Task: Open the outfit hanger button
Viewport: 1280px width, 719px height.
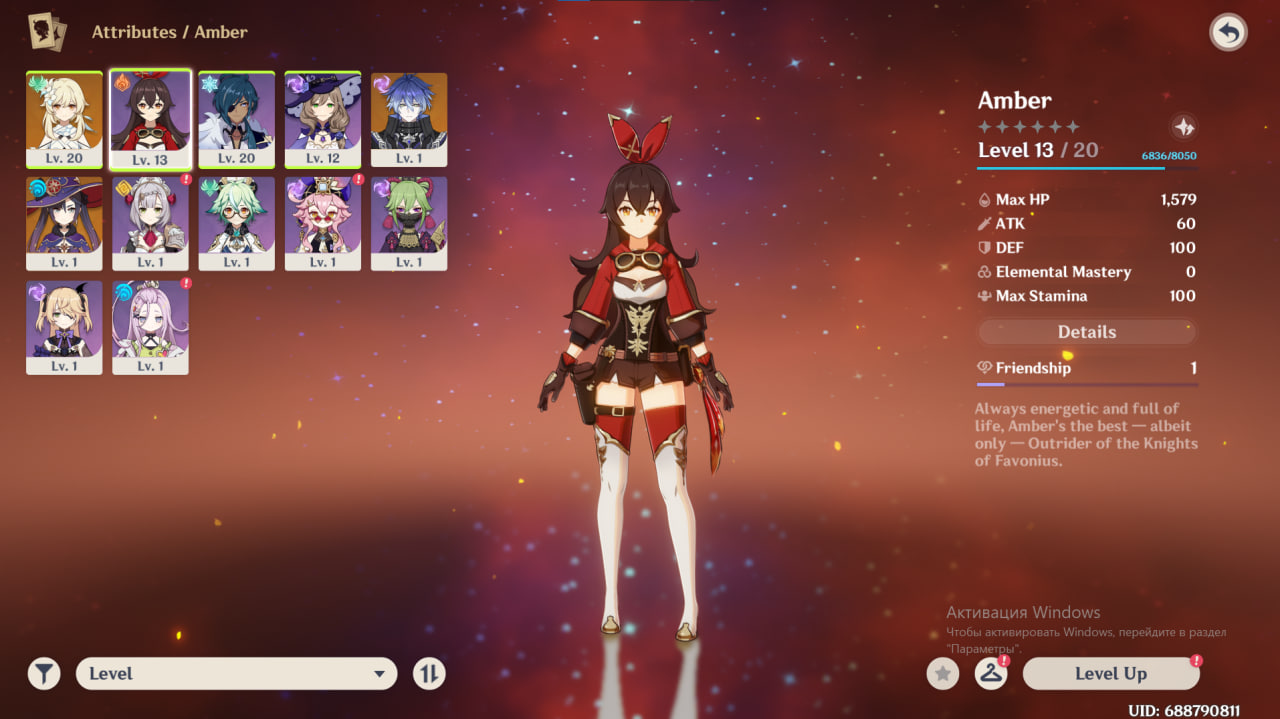Action: 990,674
